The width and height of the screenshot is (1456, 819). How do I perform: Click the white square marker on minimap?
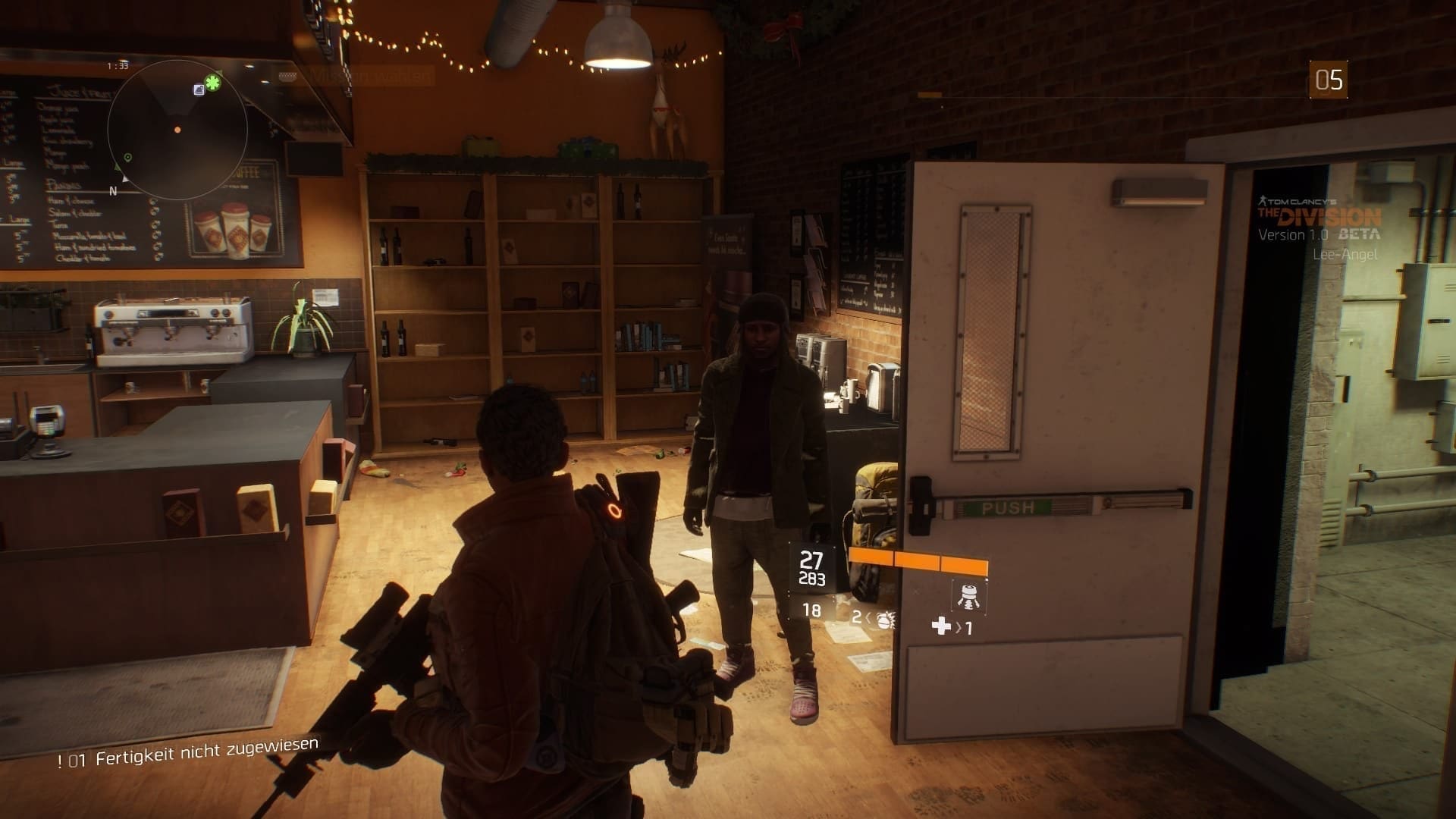pos(199,89)
